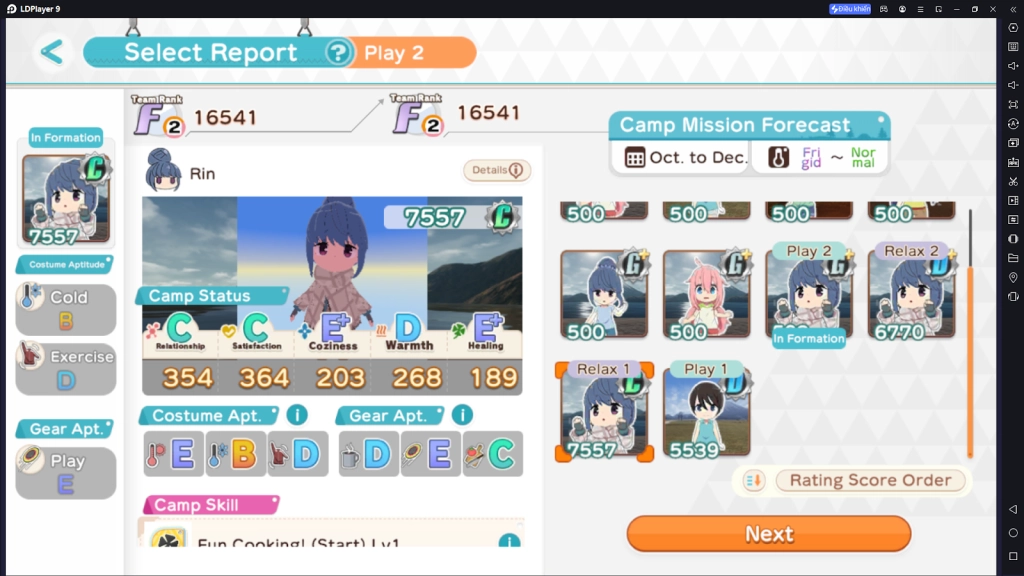Close the LDPlayer window
The image size is (1024, 576).
pos(992,9)
